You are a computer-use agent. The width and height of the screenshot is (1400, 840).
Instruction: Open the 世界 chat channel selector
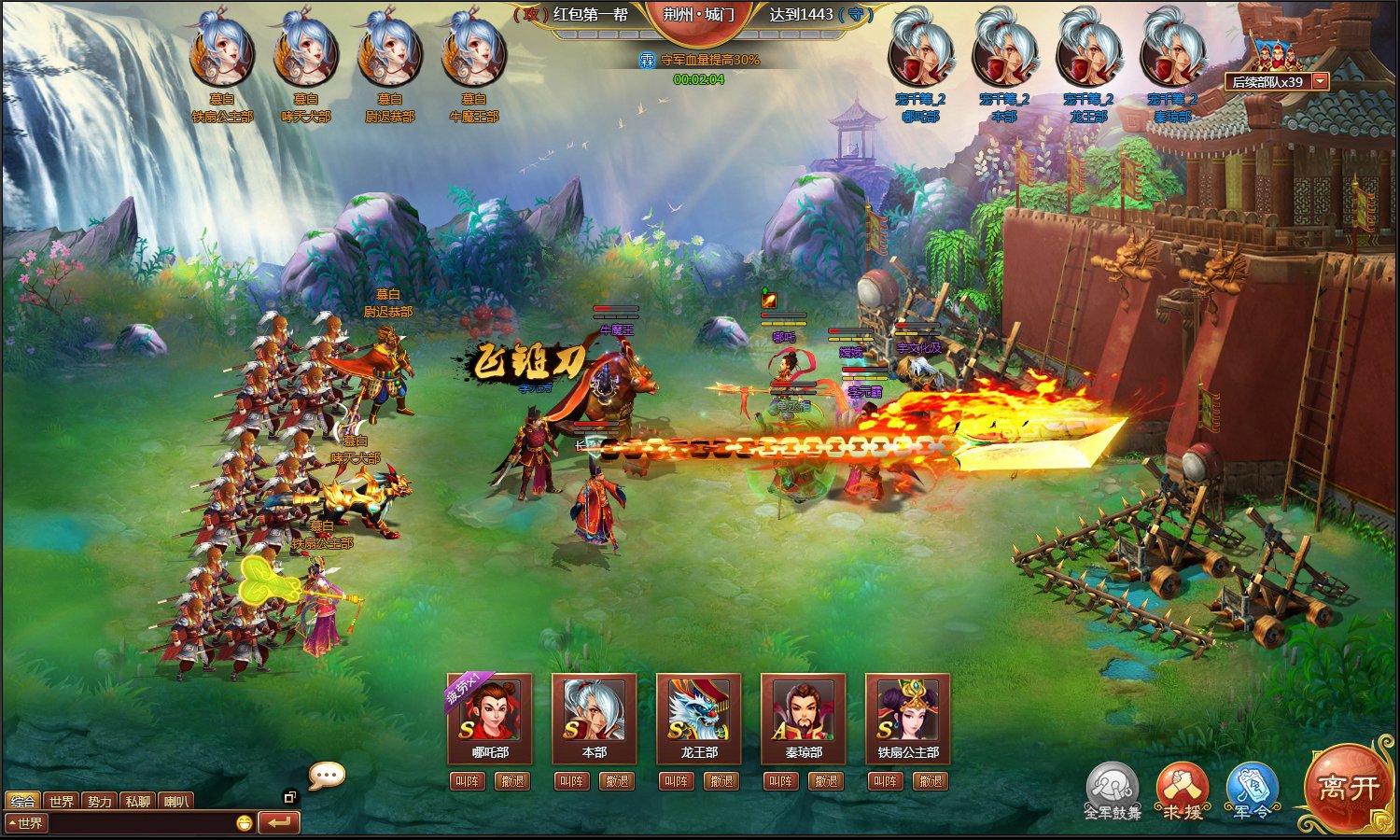click(26, 823)
